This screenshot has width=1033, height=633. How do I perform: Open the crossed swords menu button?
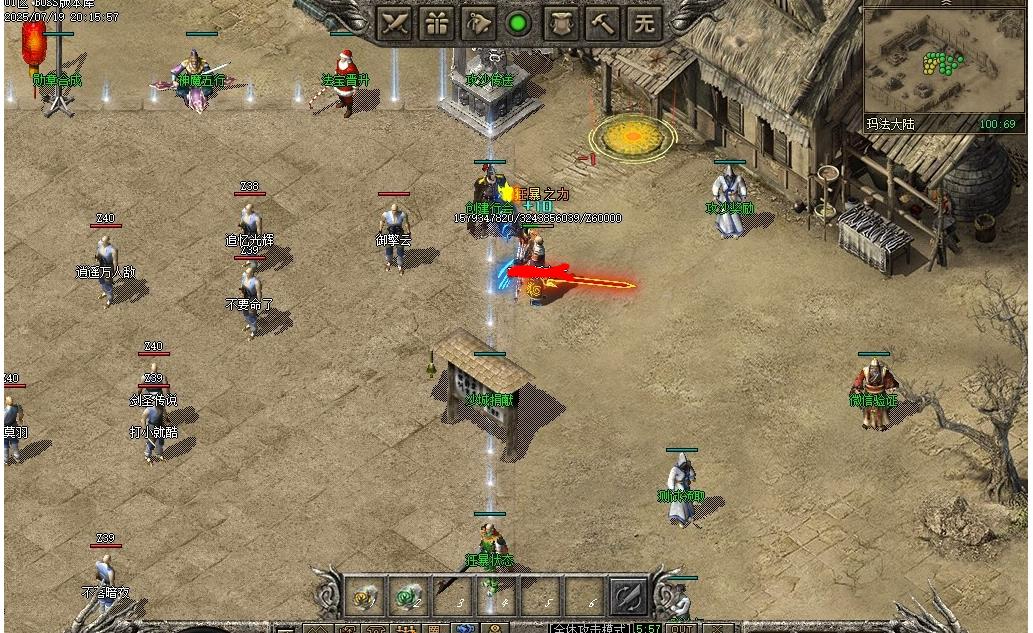[395, 24]
